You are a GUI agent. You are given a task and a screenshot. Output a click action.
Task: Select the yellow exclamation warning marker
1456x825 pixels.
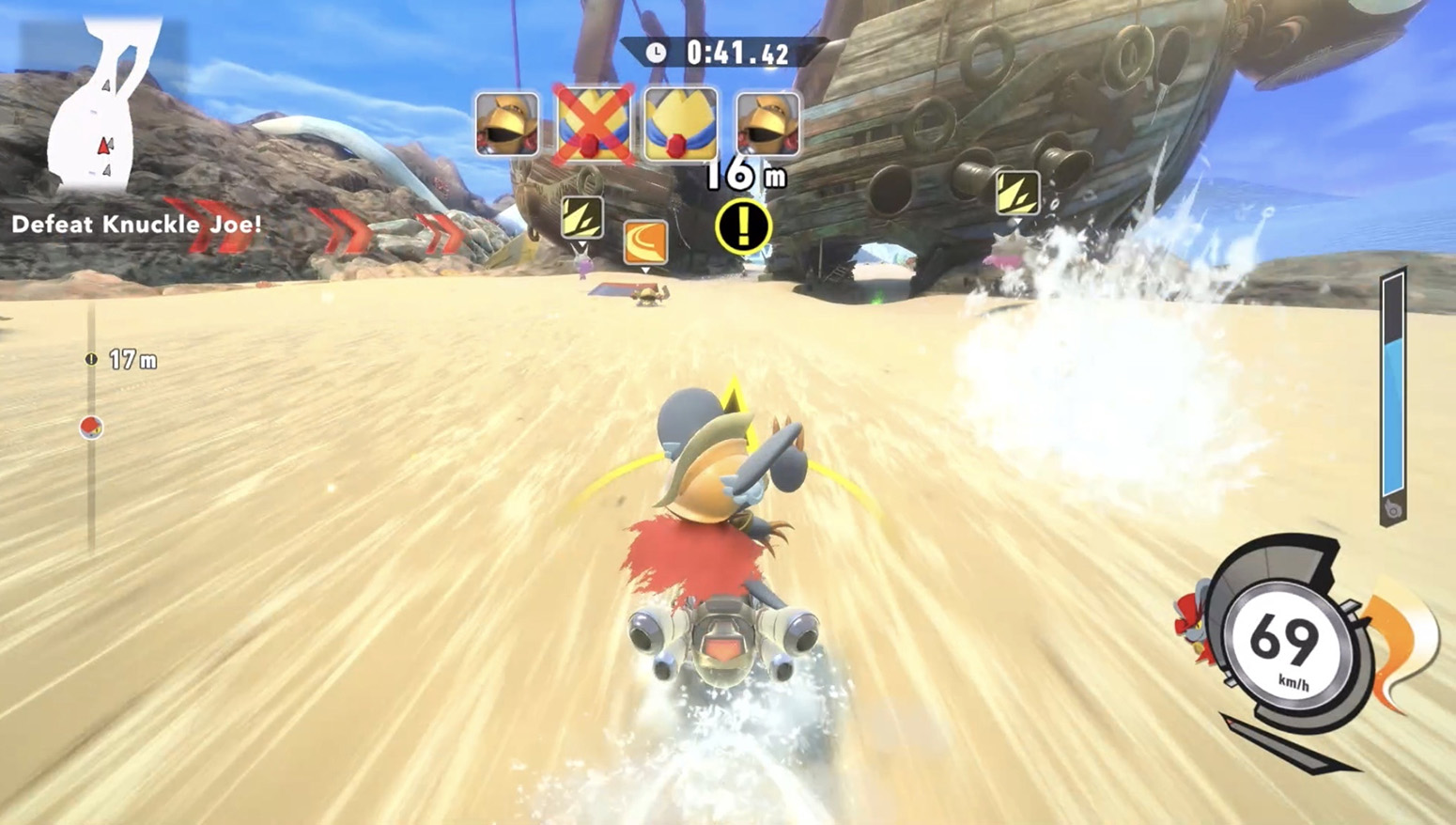pyautogui.click(x=743, y=226)
